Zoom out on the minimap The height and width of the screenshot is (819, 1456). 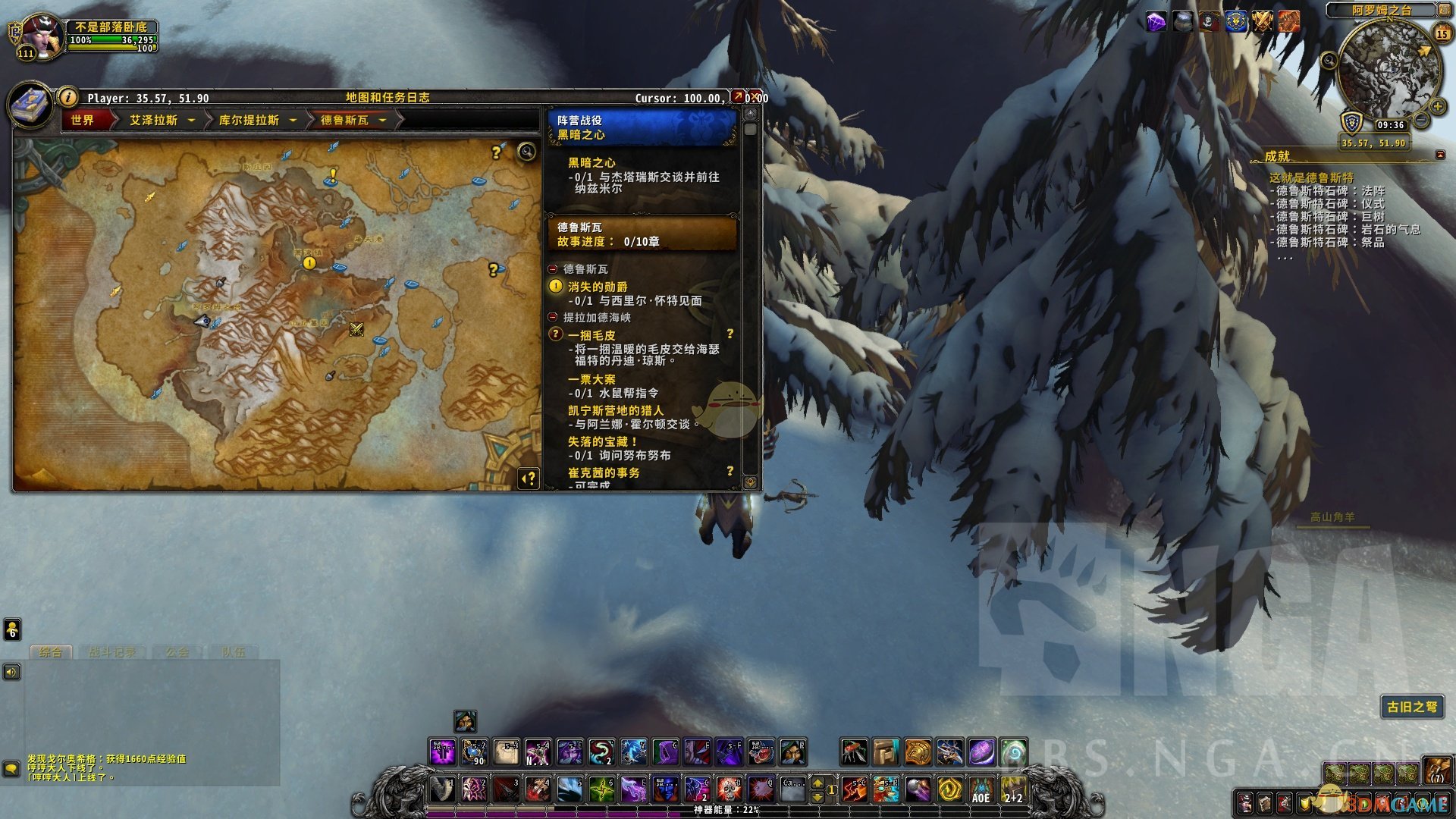pos(1422,121)
